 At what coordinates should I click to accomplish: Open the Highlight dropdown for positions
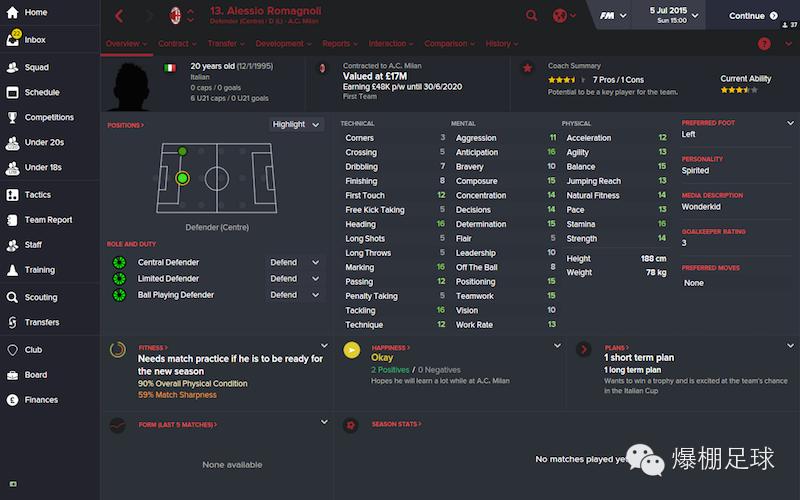(296, 124)
